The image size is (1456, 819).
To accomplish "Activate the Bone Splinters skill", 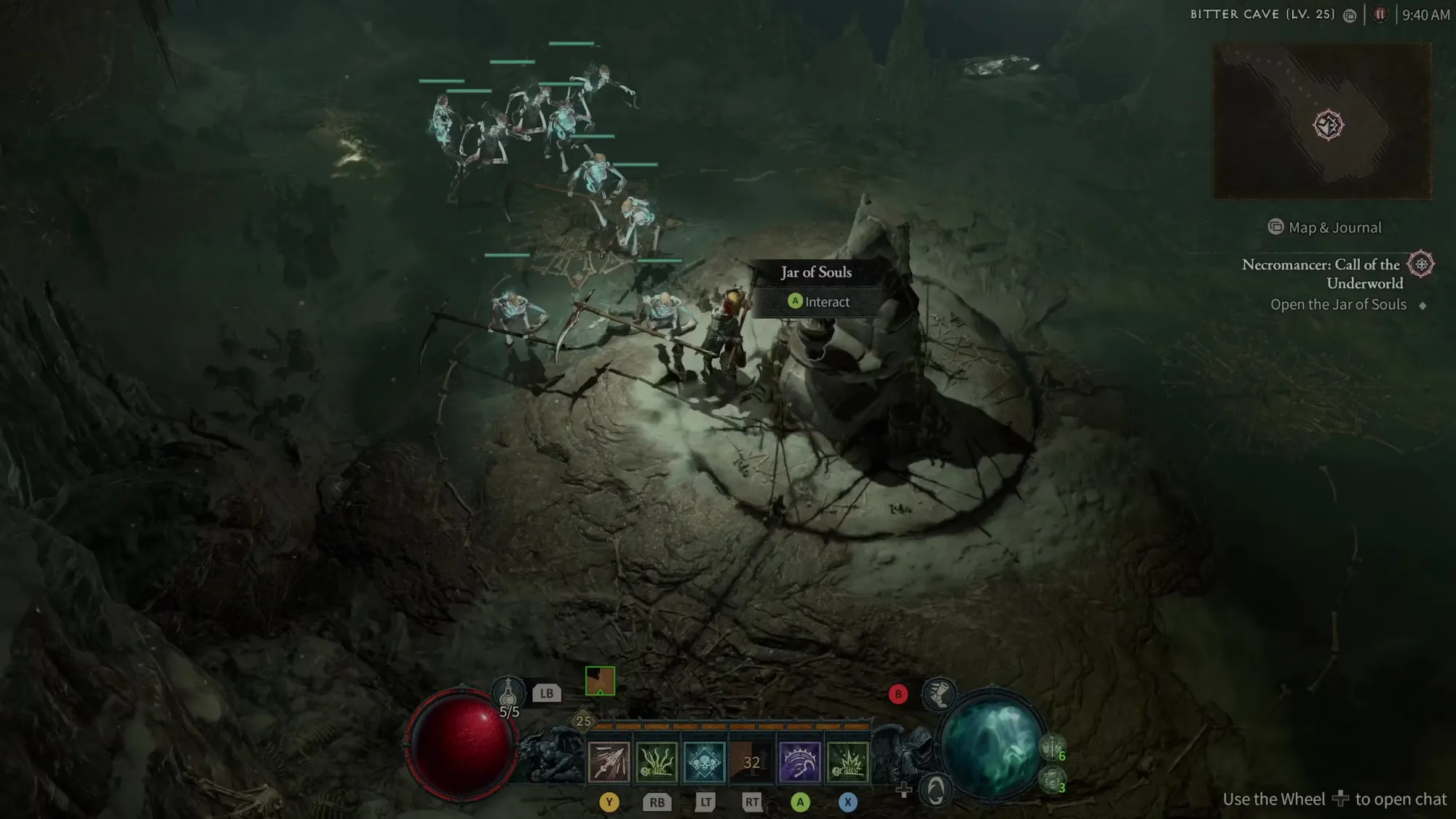I will [x=609, y=762].
